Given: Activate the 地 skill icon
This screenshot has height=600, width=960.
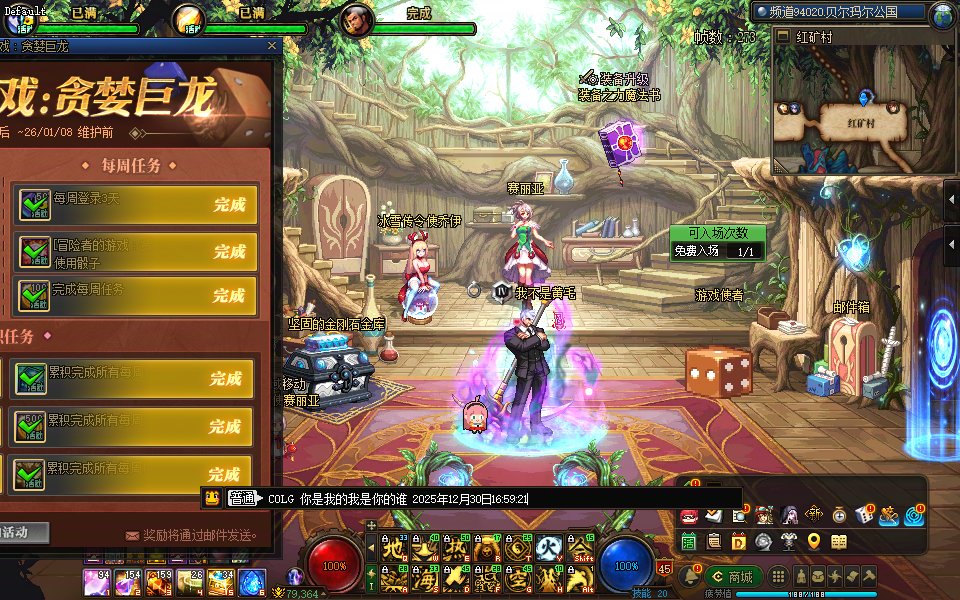Looking at the screenshot, I should pos(395,548).
